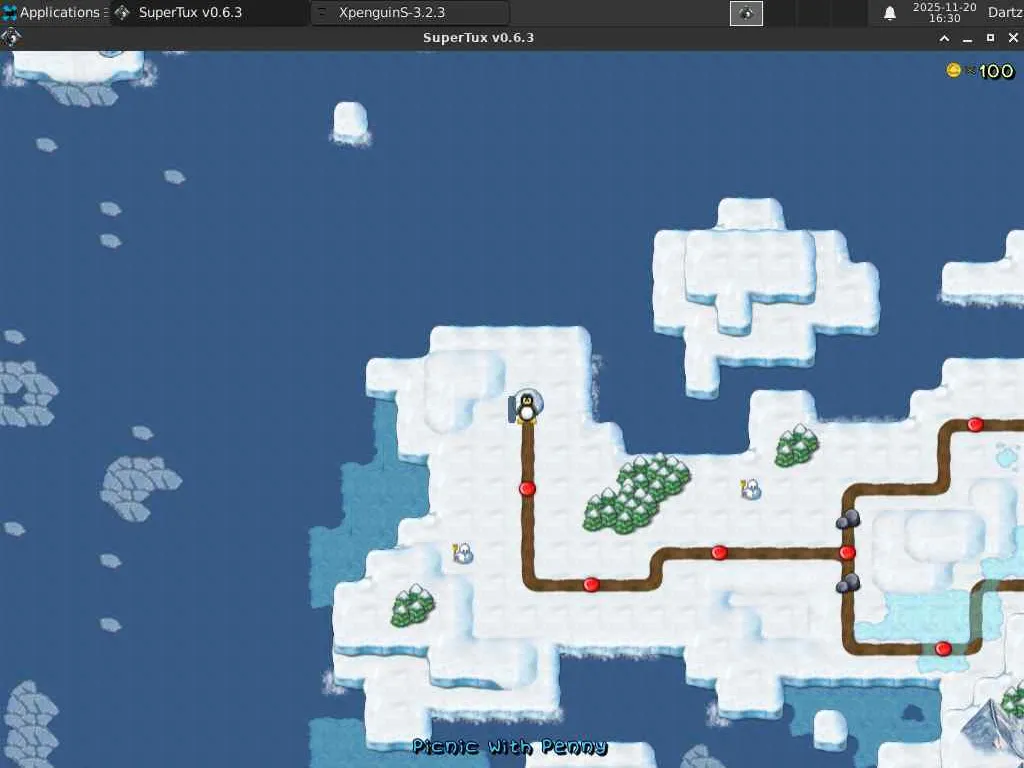This screenshot has height=768, width=1024.
Task: Minimize the SuperTux game window
Action: (x=967, y=38)
